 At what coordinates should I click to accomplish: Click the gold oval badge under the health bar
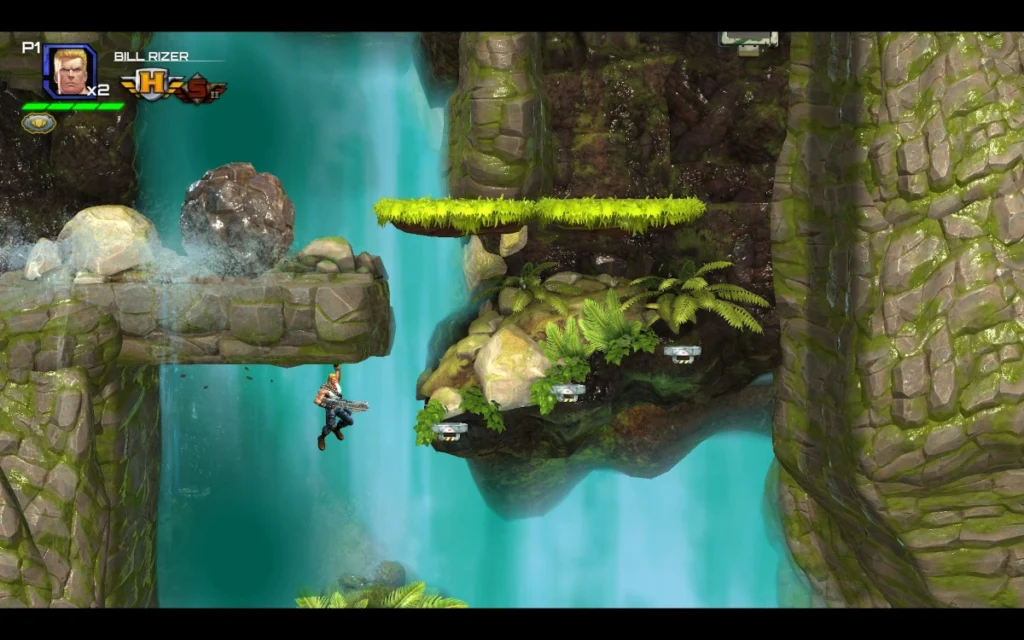pyautogui.click(x=38, y=123)
